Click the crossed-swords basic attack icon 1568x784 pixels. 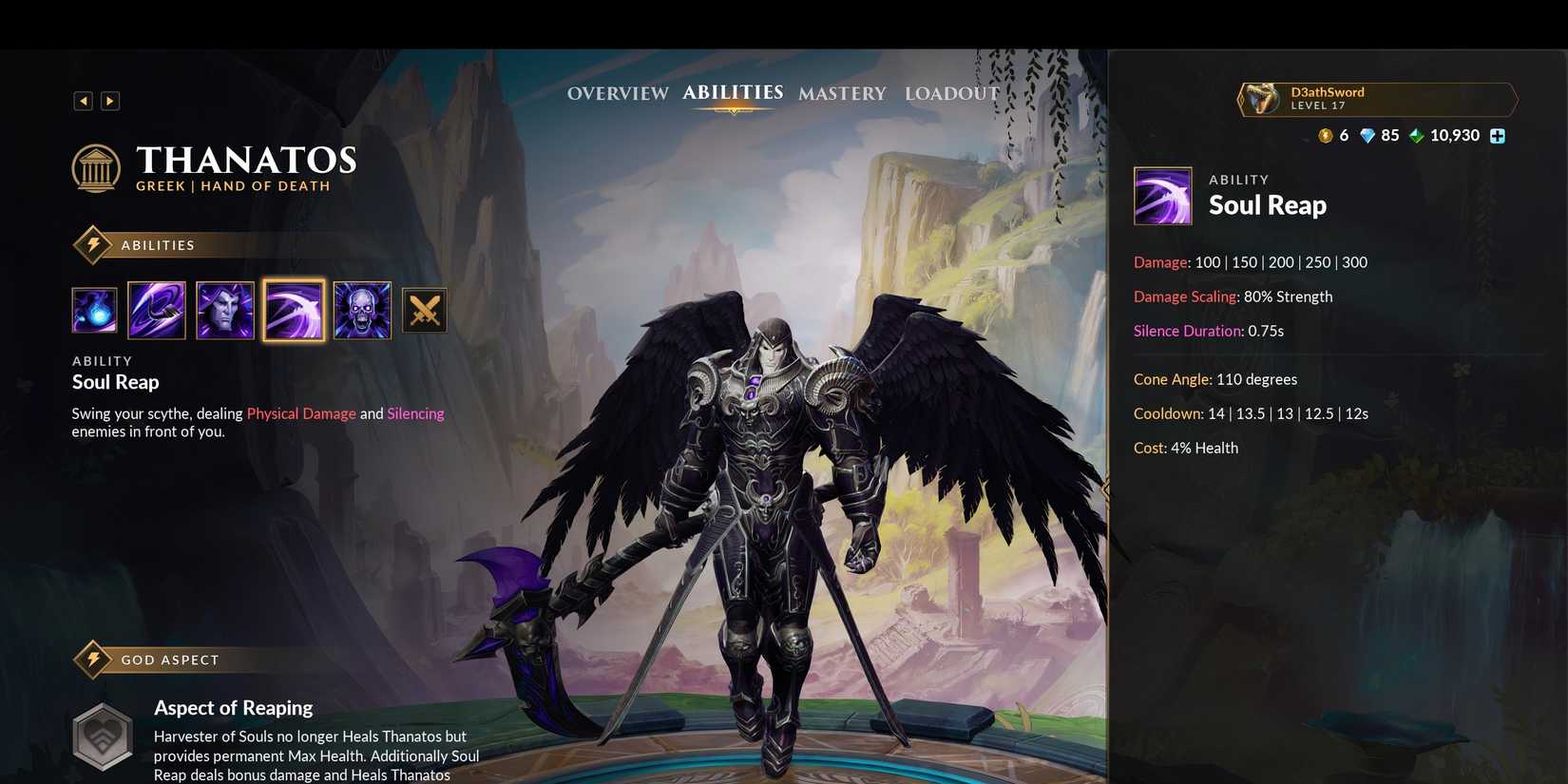coord(425,310)
